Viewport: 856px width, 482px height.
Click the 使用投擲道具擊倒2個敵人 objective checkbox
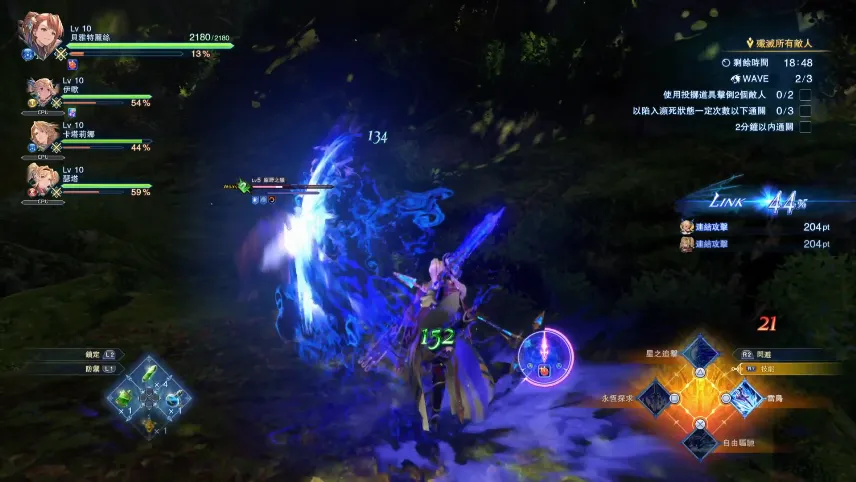pyautogui.click(x=804, y=94)
